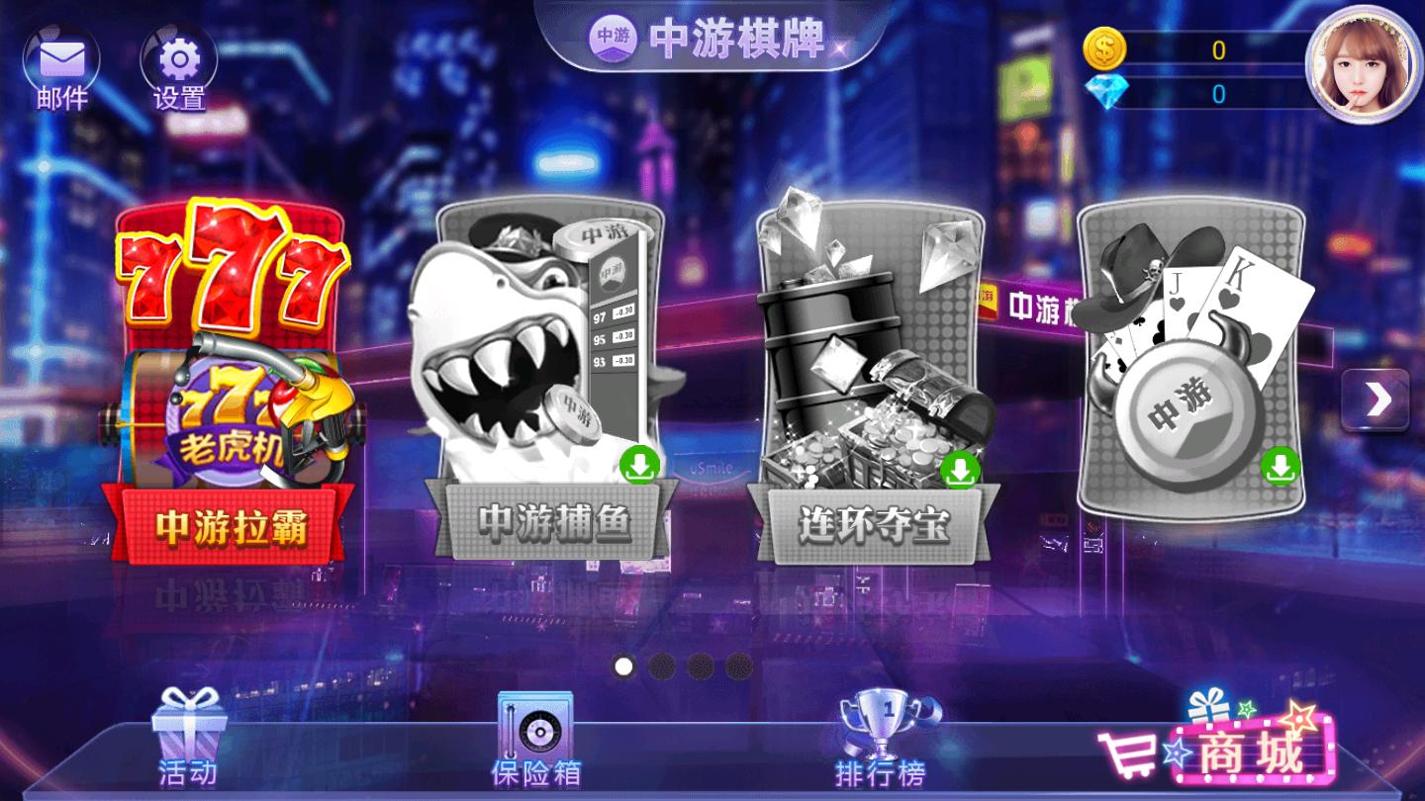Download the 中游捕鱼 fishing game
Screen dimensions: 1425x801
[641, 467]
